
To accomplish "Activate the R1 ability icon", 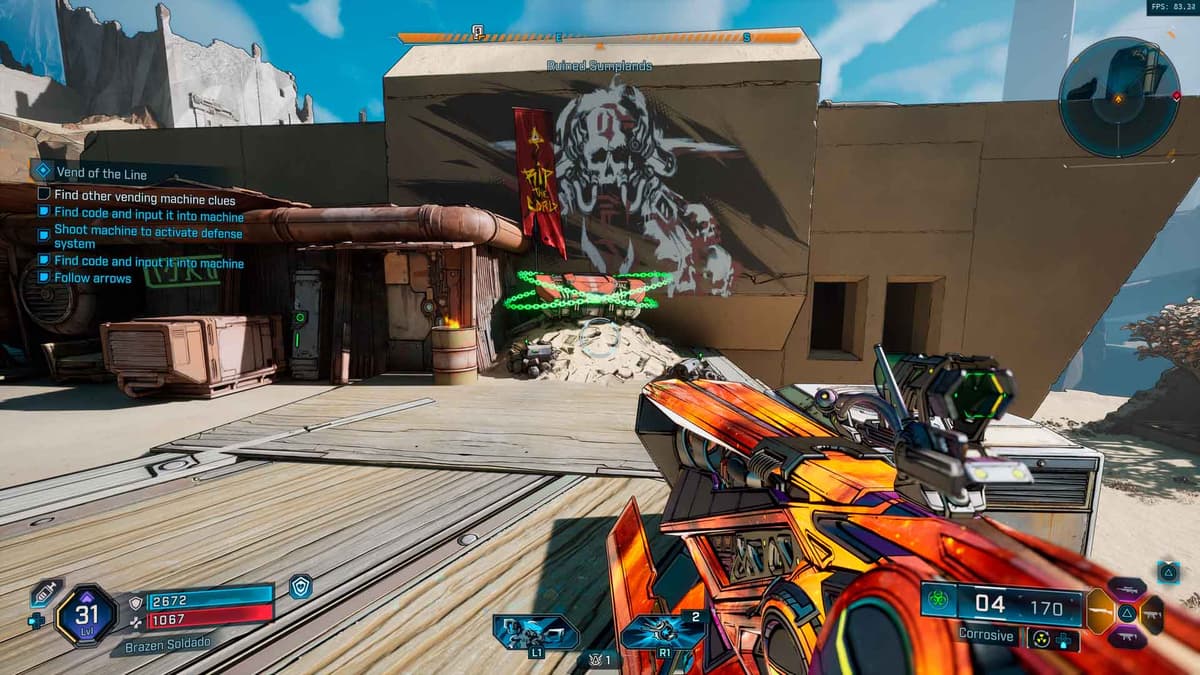I will 662,631.
